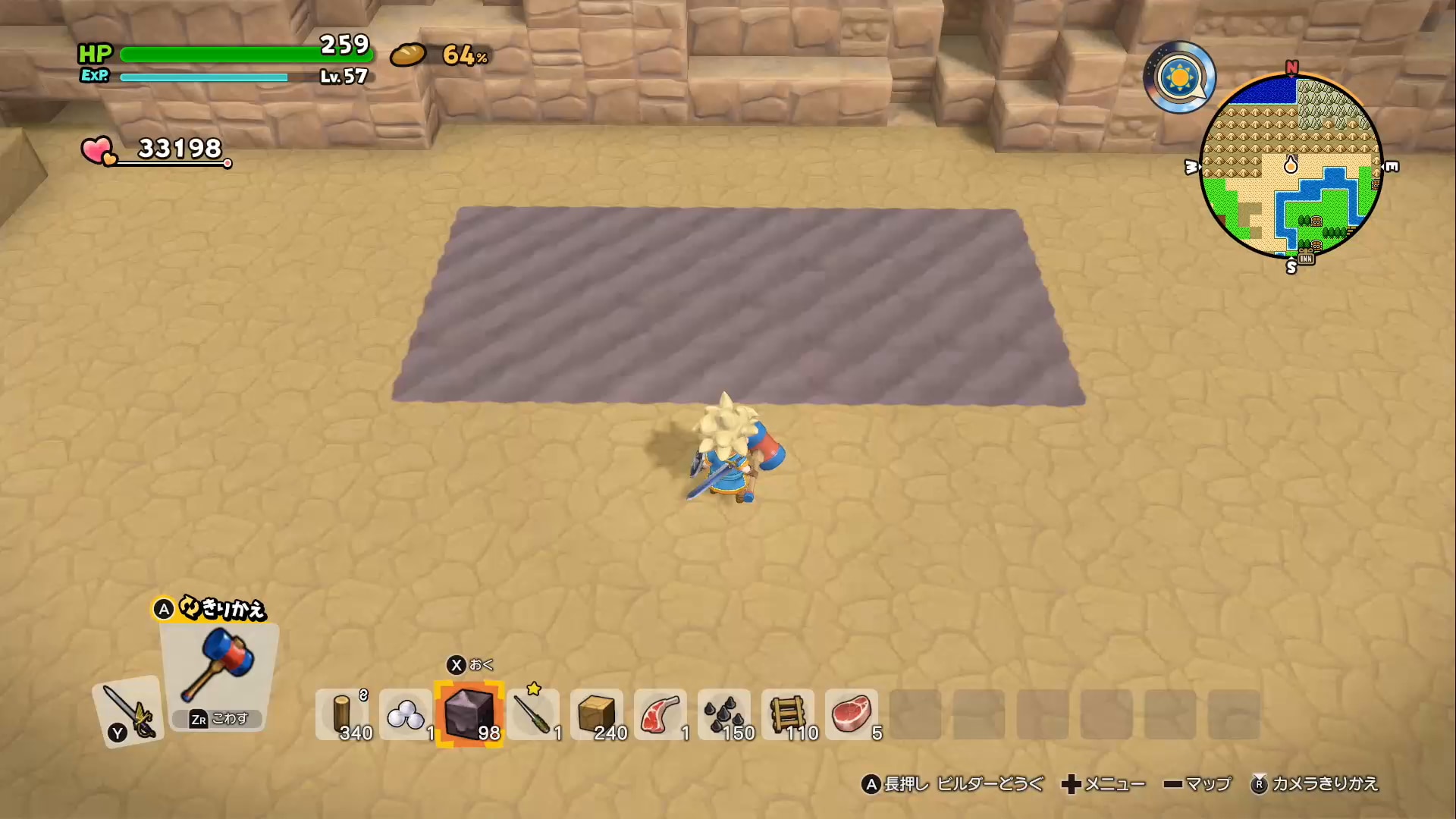Activate ZR こわす destroy action label
Screen dimensions: 1456x819
tap(218, 719)
